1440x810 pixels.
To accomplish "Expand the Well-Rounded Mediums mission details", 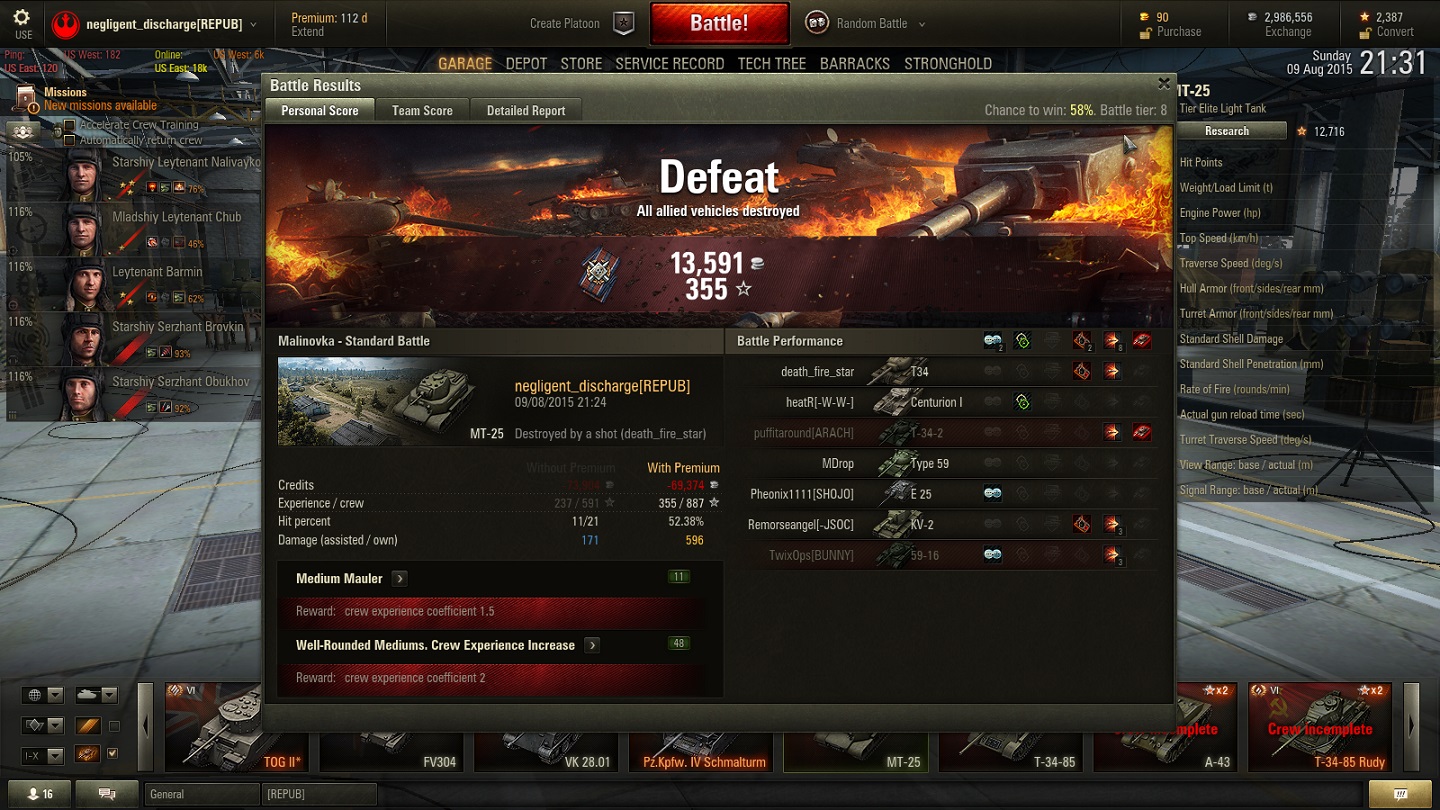I will [592, 645].
